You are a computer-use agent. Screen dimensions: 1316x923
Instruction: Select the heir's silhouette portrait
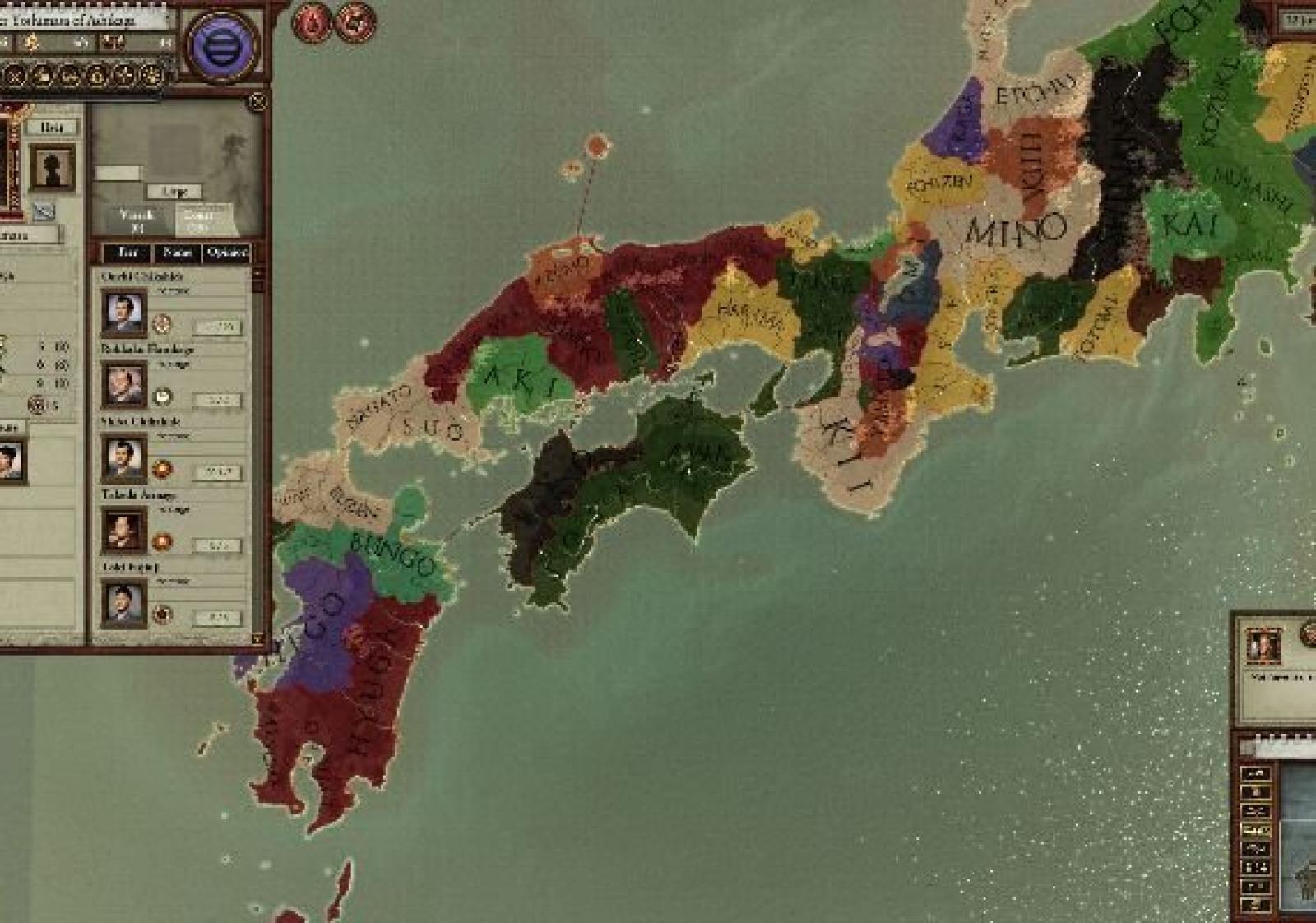53,167
